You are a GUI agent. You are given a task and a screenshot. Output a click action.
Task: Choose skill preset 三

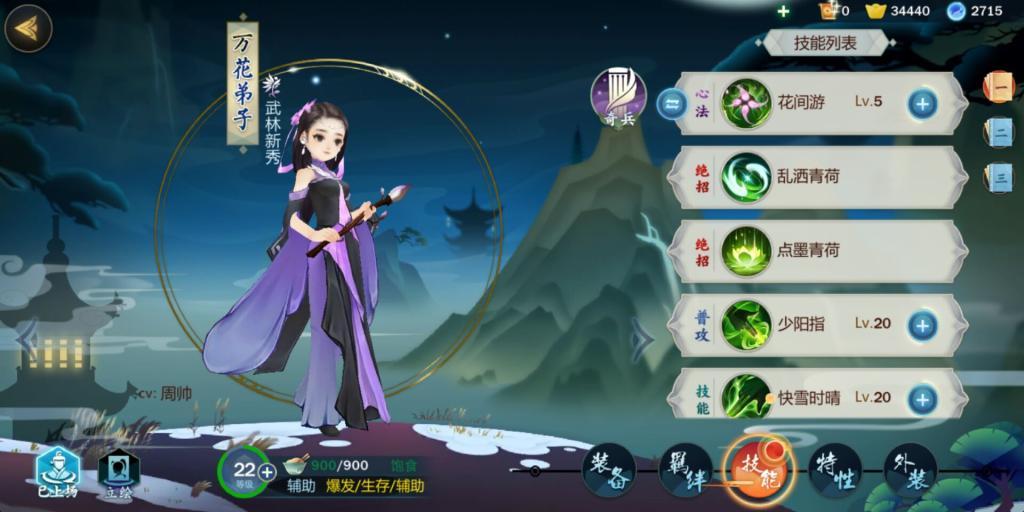point(999,177)
